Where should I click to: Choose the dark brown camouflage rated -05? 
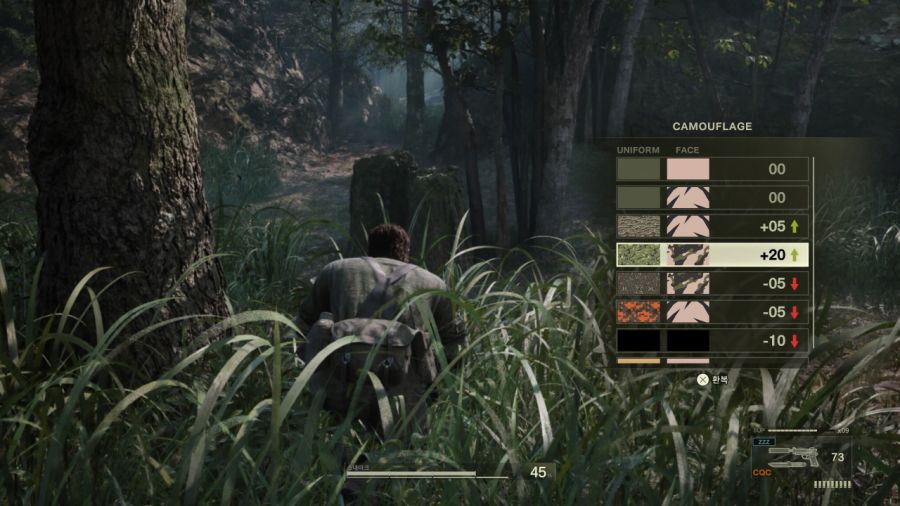[x=711, y=283]
